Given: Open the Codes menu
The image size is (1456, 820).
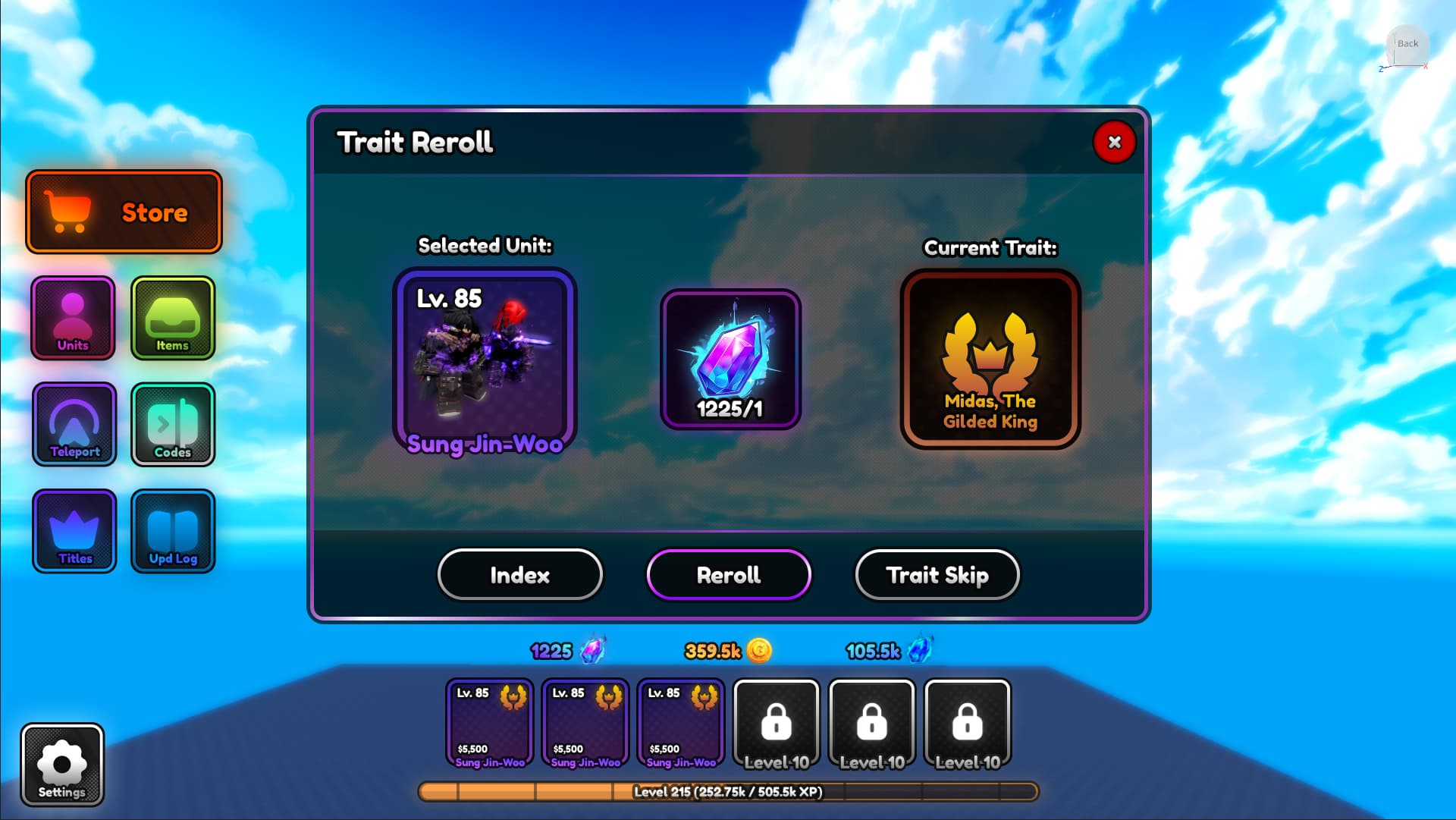Looking at the screenshot, I should coord(173,424).
